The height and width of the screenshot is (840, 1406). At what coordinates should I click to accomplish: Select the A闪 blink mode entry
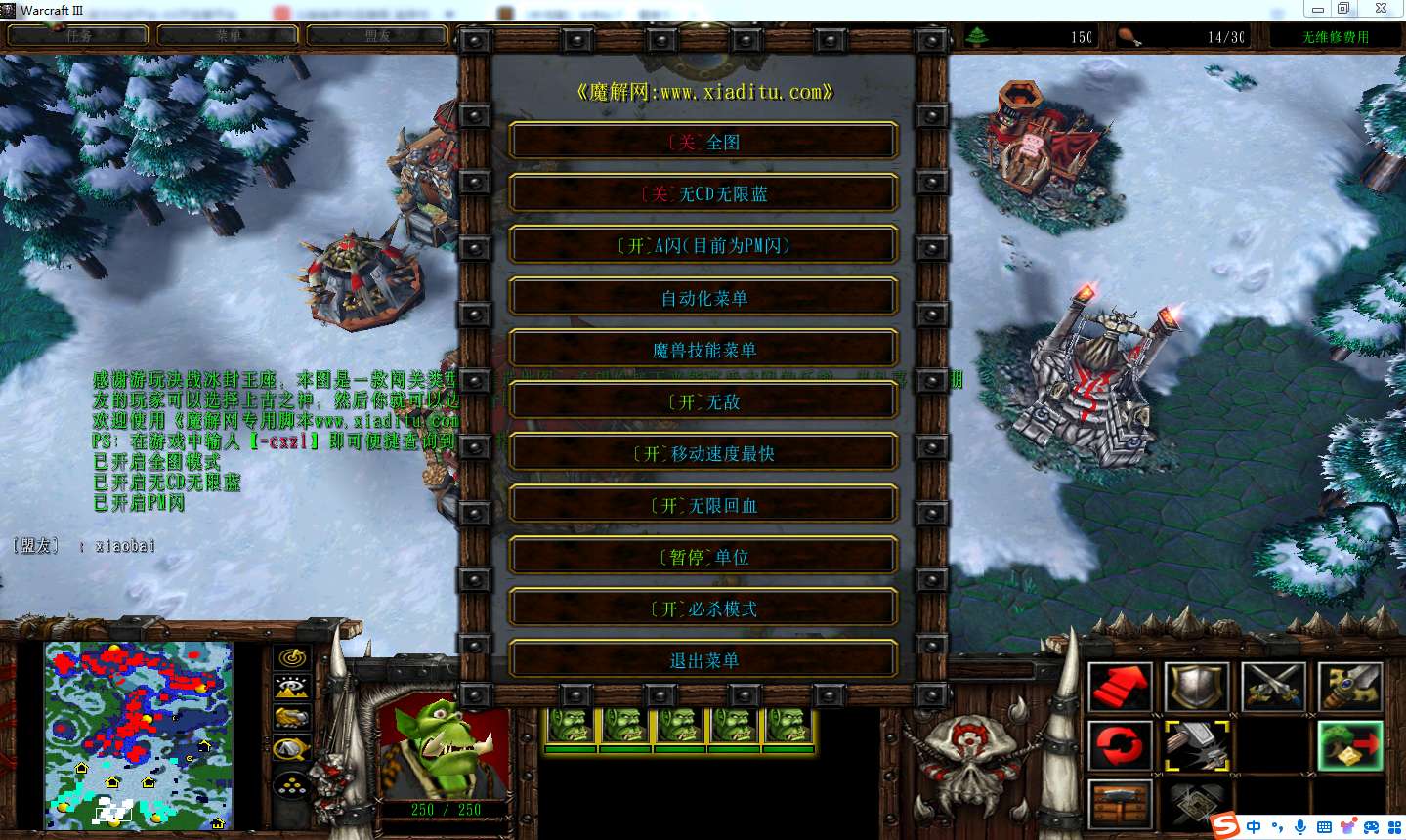pos(703,245)
